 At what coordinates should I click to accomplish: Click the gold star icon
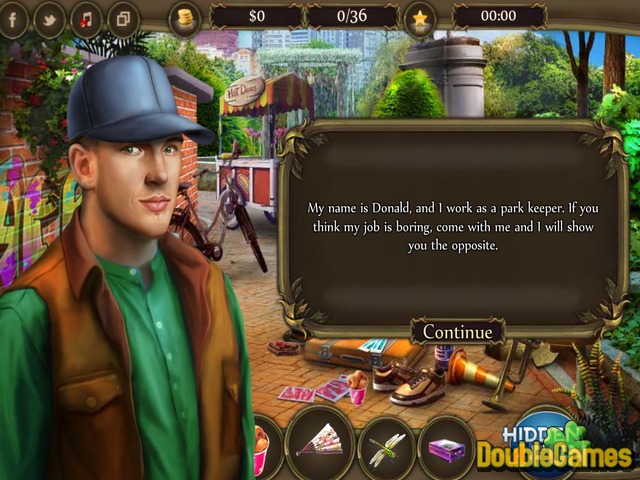(x=420, y=17)
